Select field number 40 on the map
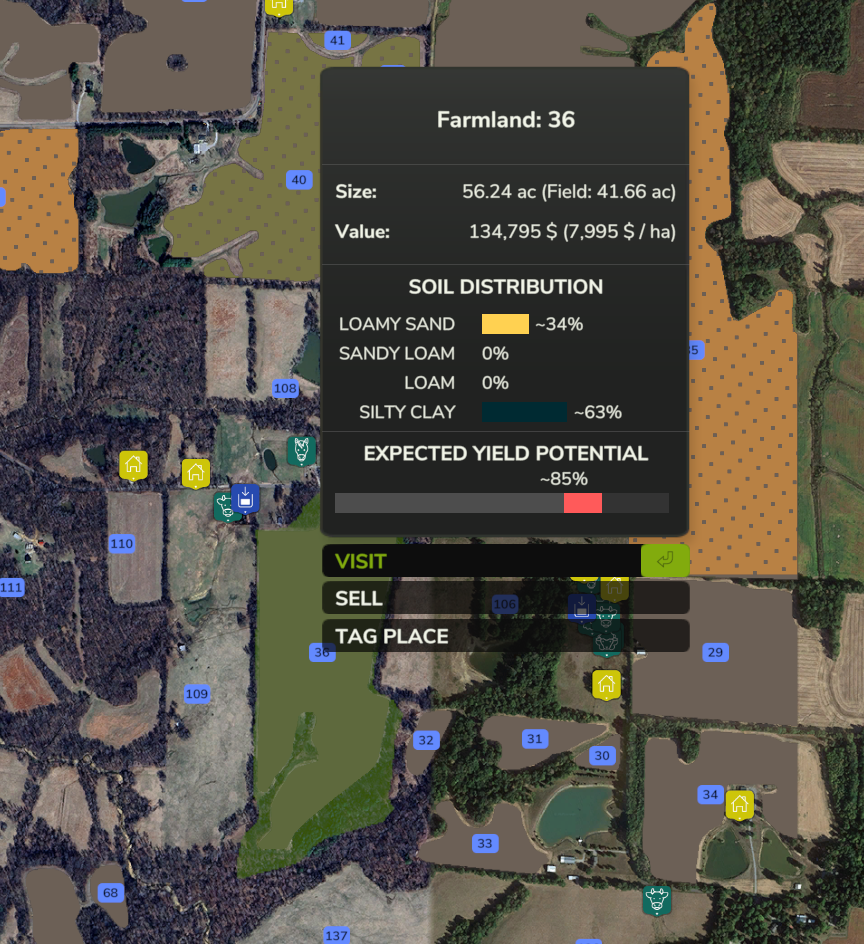The width and height of the screenshot is (864, 944). (x=298, y=180)
